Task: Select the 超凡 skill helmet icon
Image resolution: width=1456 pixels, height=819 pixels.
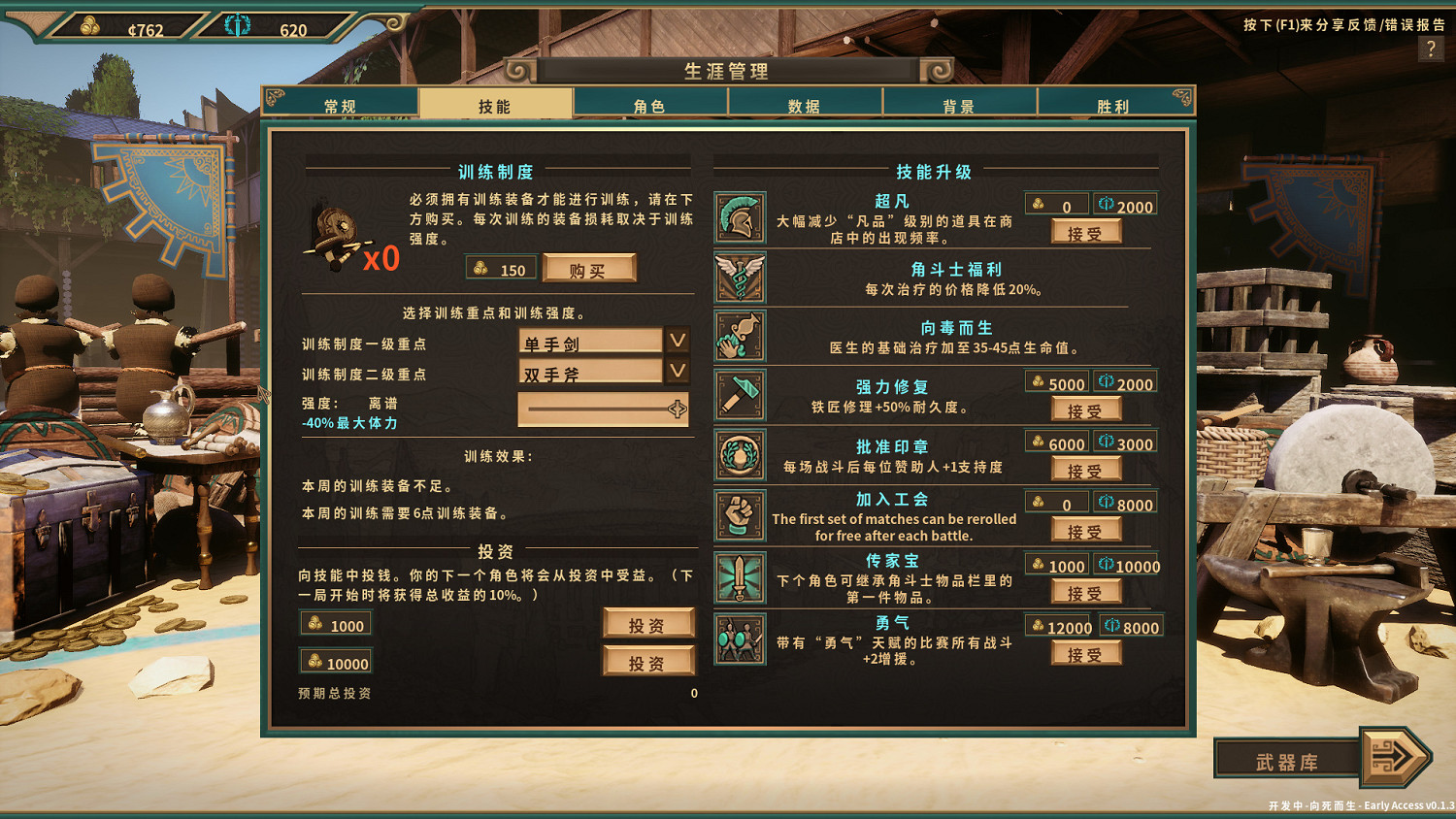Action: coord(739,216)
